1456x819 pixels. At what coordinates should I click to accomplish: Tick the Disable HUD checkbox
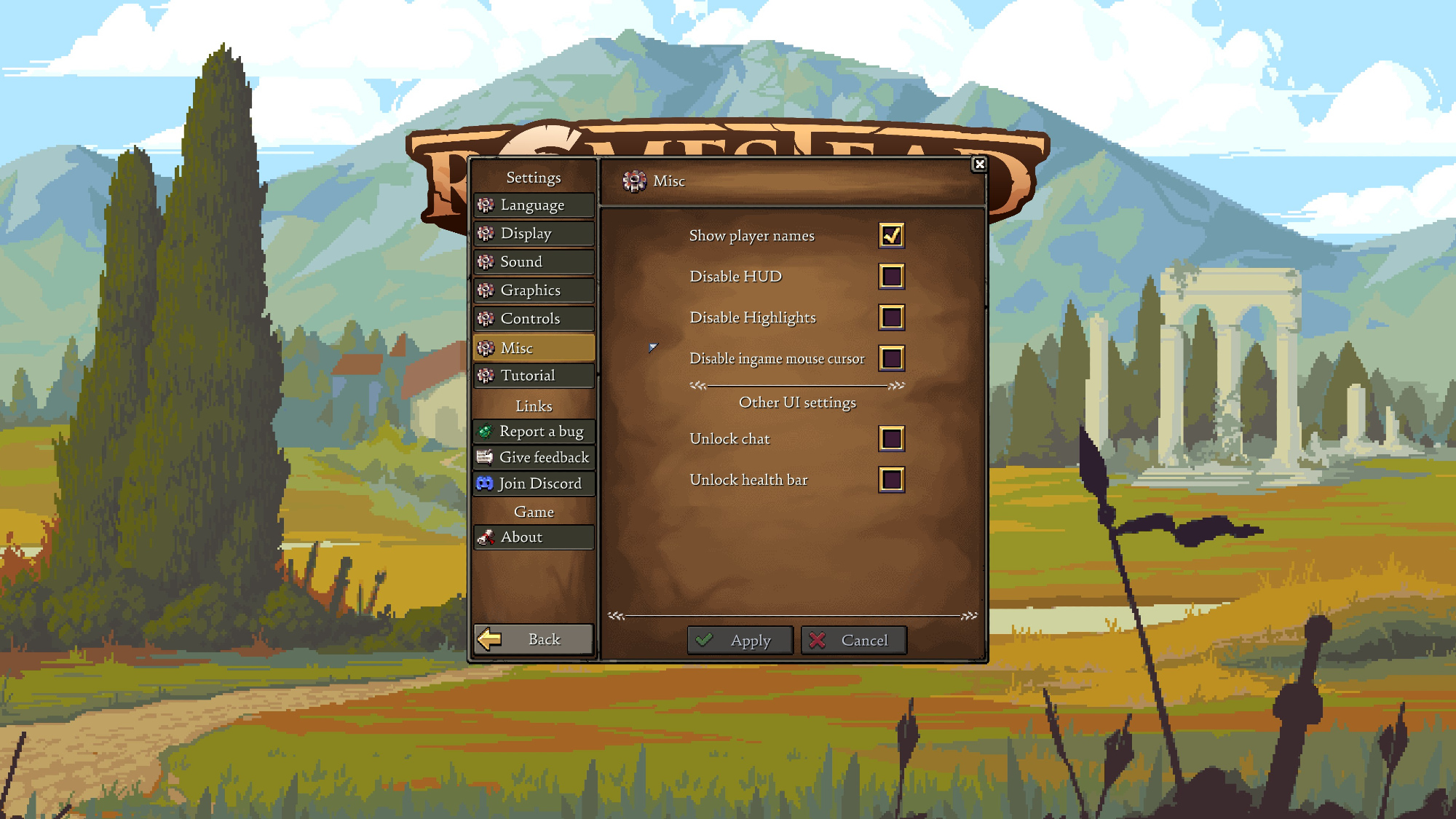tap(892, 277)
